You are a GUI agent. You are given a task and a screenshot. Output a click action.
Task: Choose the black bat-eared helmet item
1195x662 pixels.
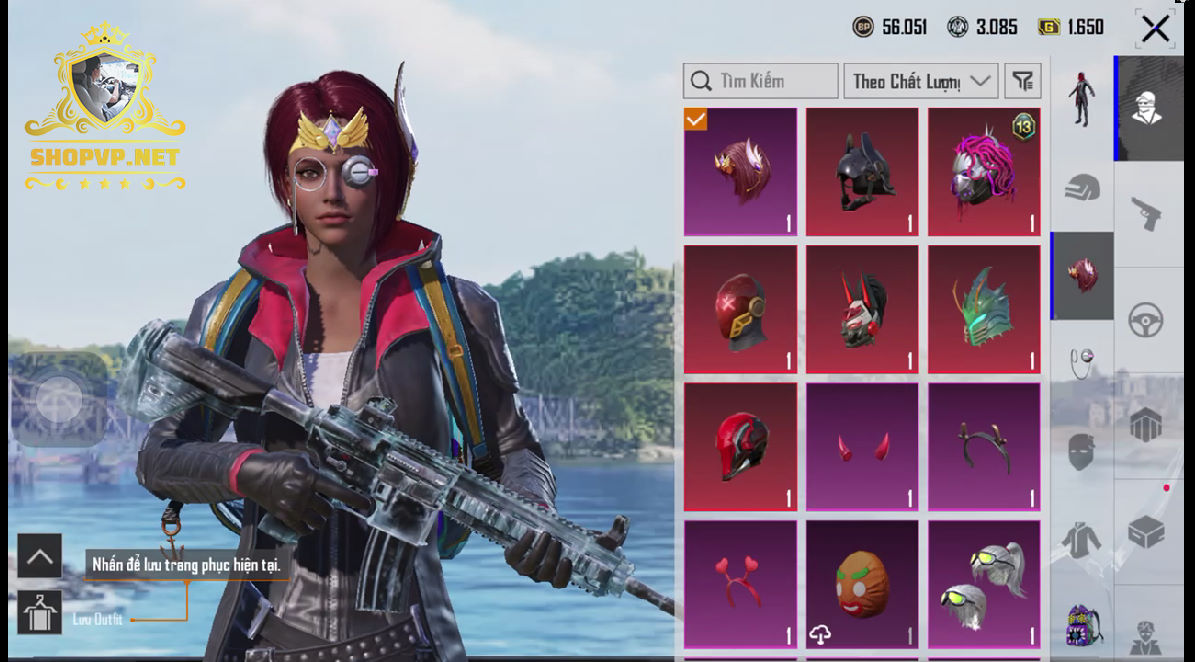862,171
